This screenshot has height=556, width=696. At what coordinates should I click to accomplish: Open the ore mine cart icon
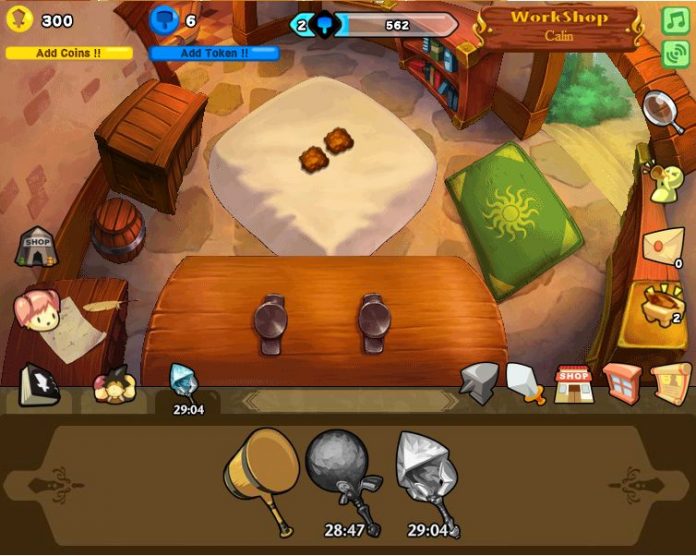pos(662,304)
